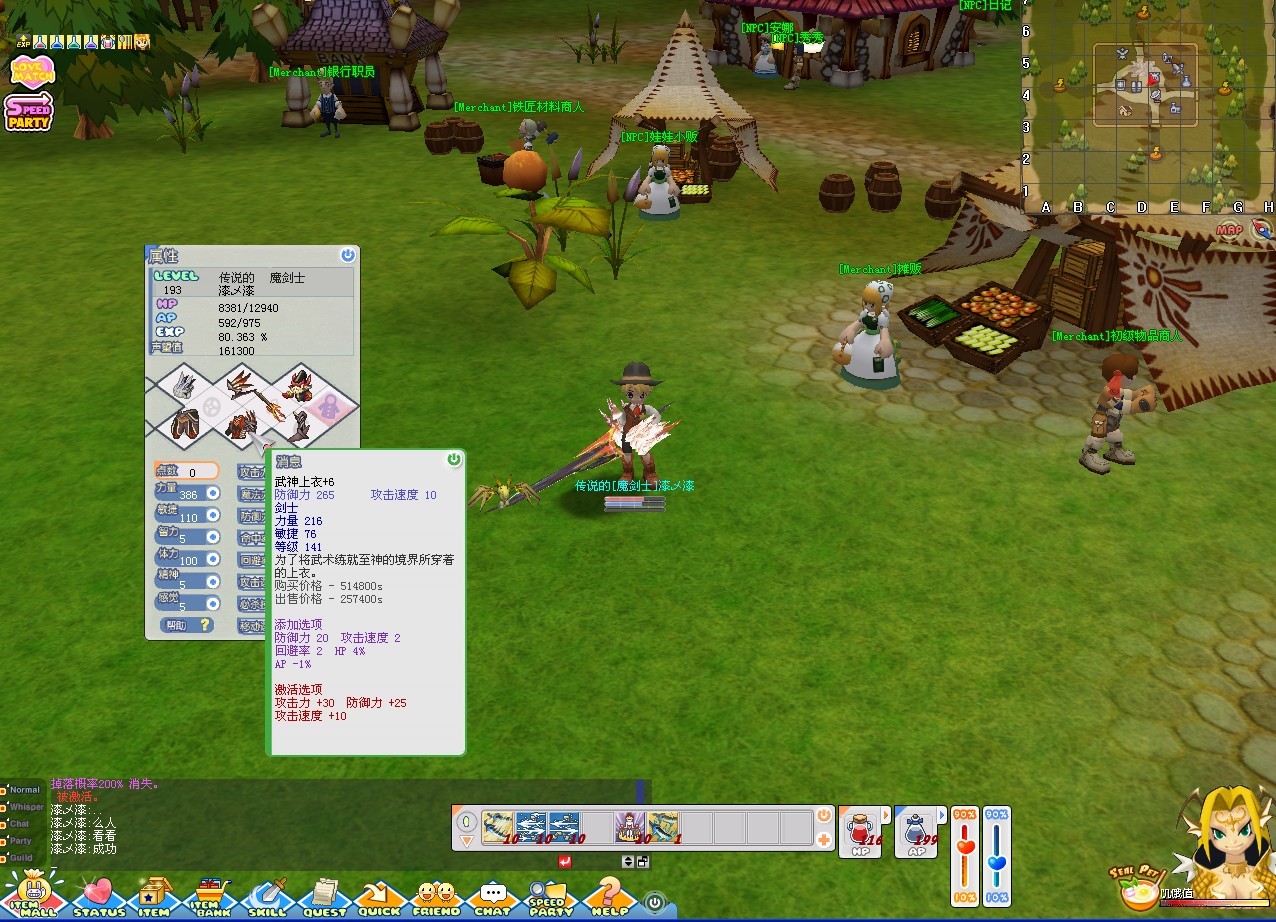Add a point to 力量 strength
The width and height of the screenshot is (1276, 922).
coord(212,493)
